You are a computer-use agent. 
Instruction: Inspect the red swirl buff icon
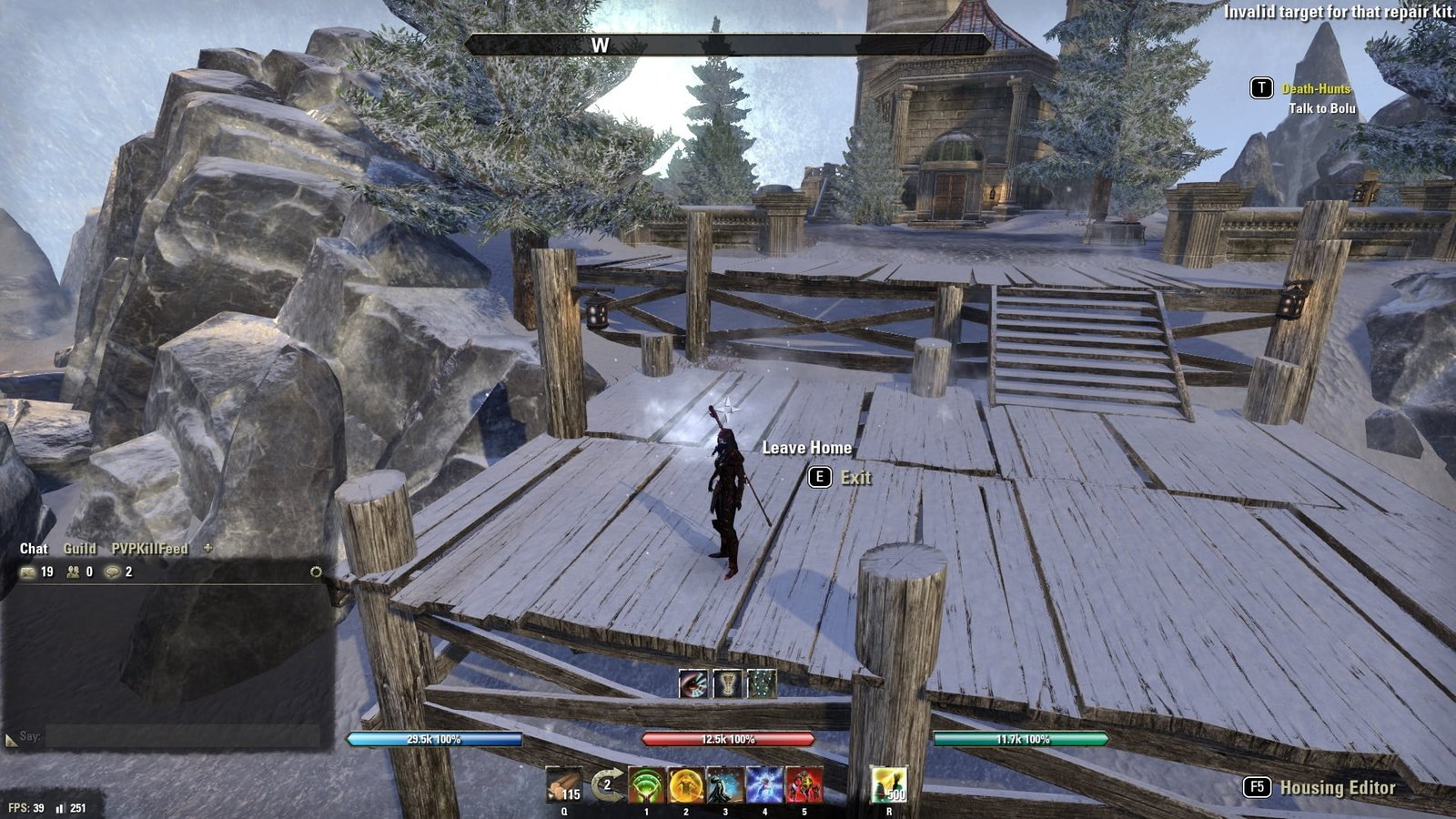(x=693, y=684)
